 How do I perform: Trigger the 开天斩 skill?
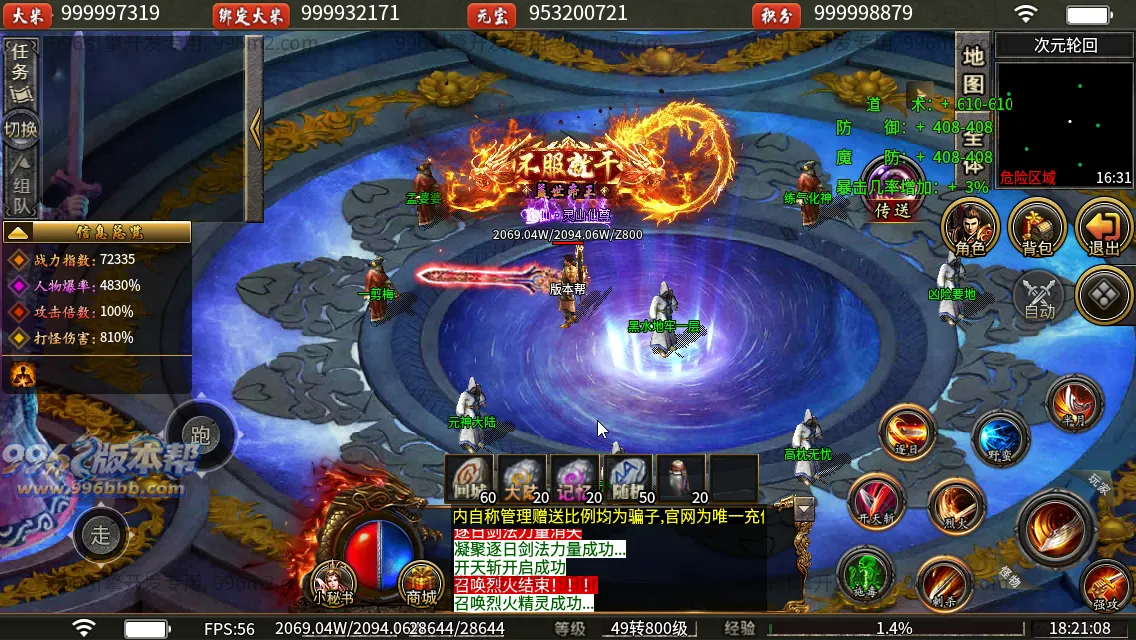pos(876,500)
